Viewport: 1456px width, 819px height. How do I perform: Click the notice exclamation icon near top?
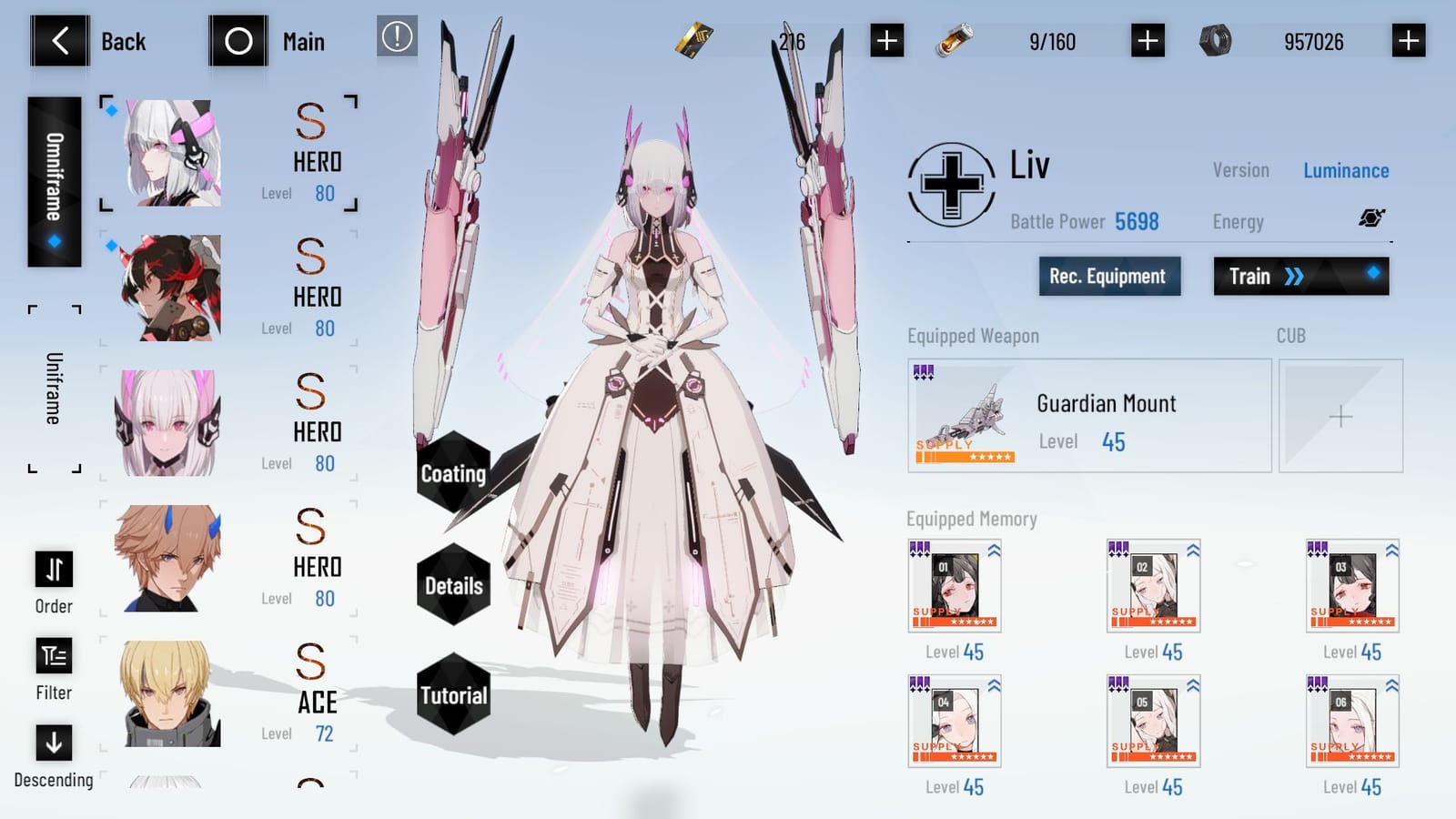(x=396, y=39)
